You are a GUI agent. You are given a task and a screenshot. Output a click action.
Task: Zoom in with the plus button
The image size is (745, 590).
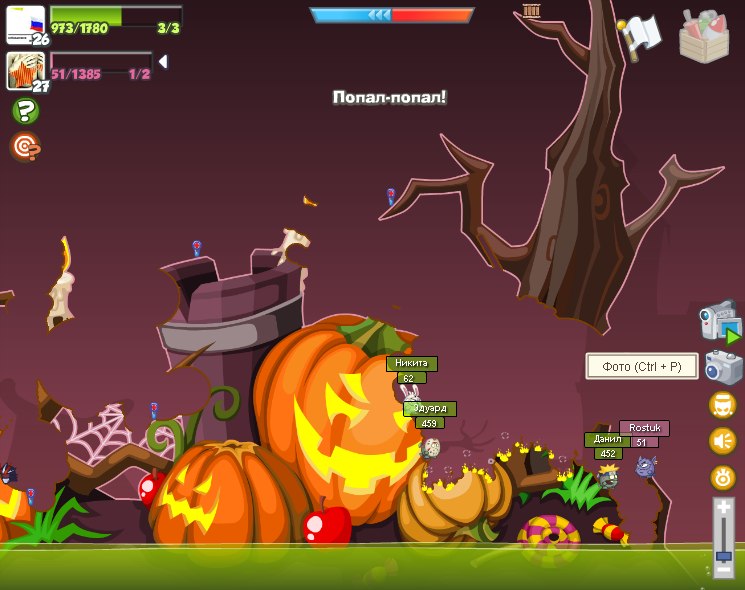click(x=723, y=507)
